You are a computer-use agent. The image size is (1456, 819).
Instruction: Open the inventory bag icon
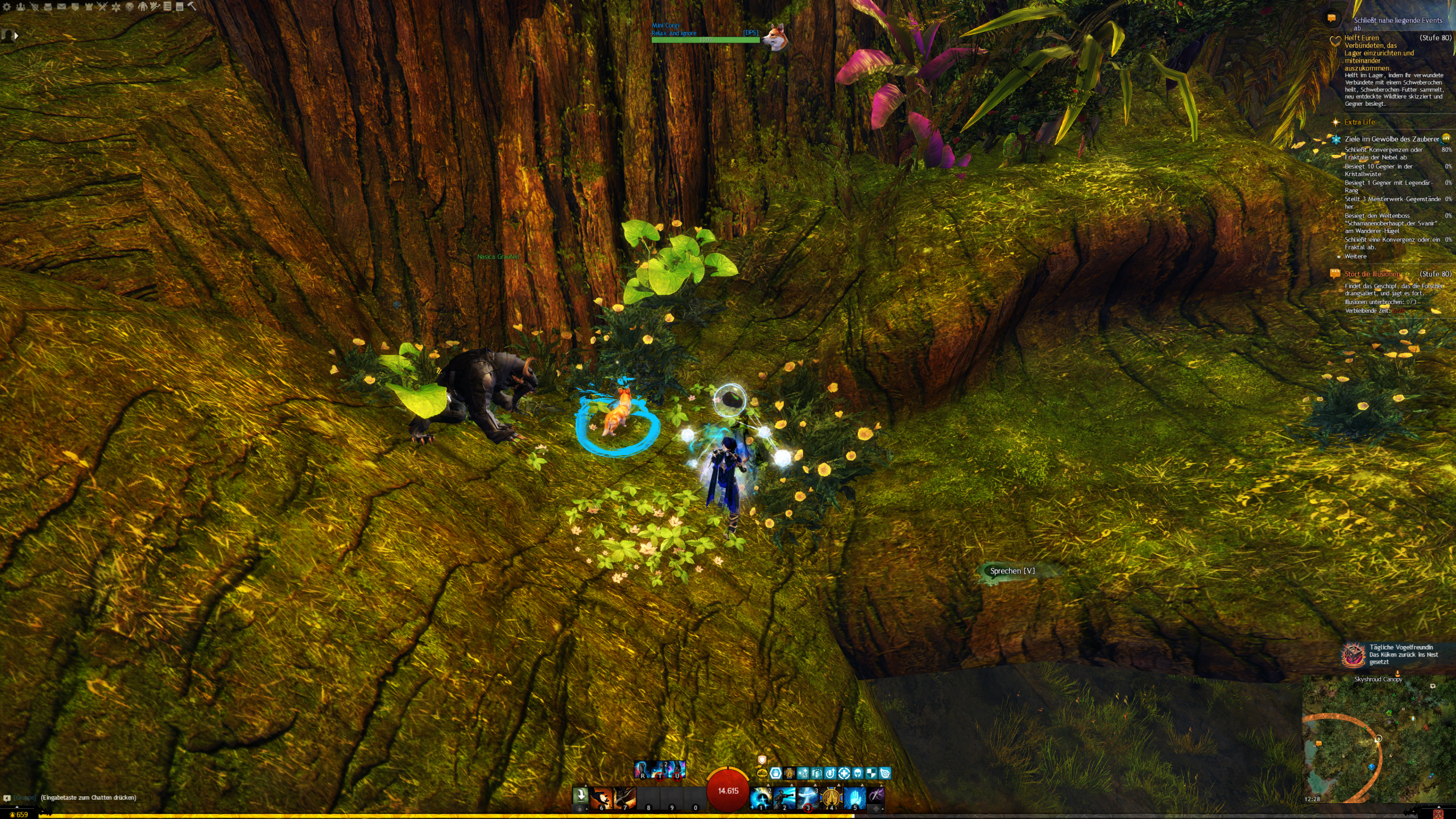tap(48, 7)
